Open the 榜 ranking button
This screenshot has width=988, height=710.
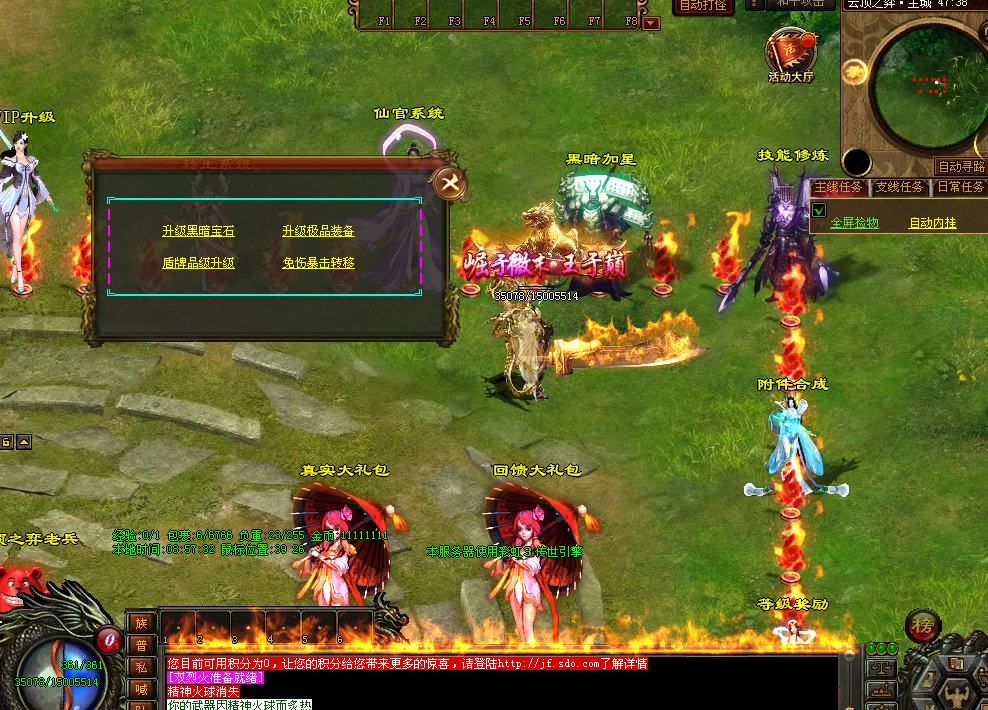tap(922, 625)
